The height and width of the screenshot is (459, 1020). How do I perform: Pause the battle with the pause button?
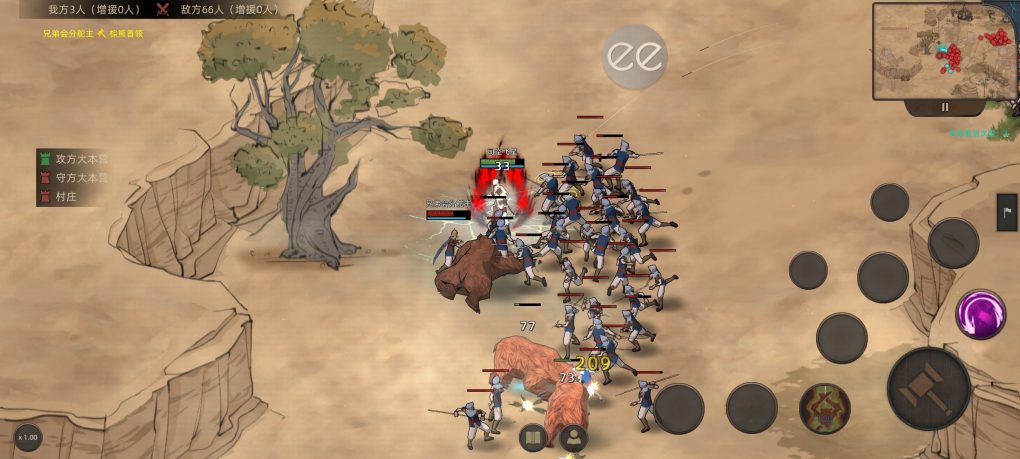pos(944,107)
